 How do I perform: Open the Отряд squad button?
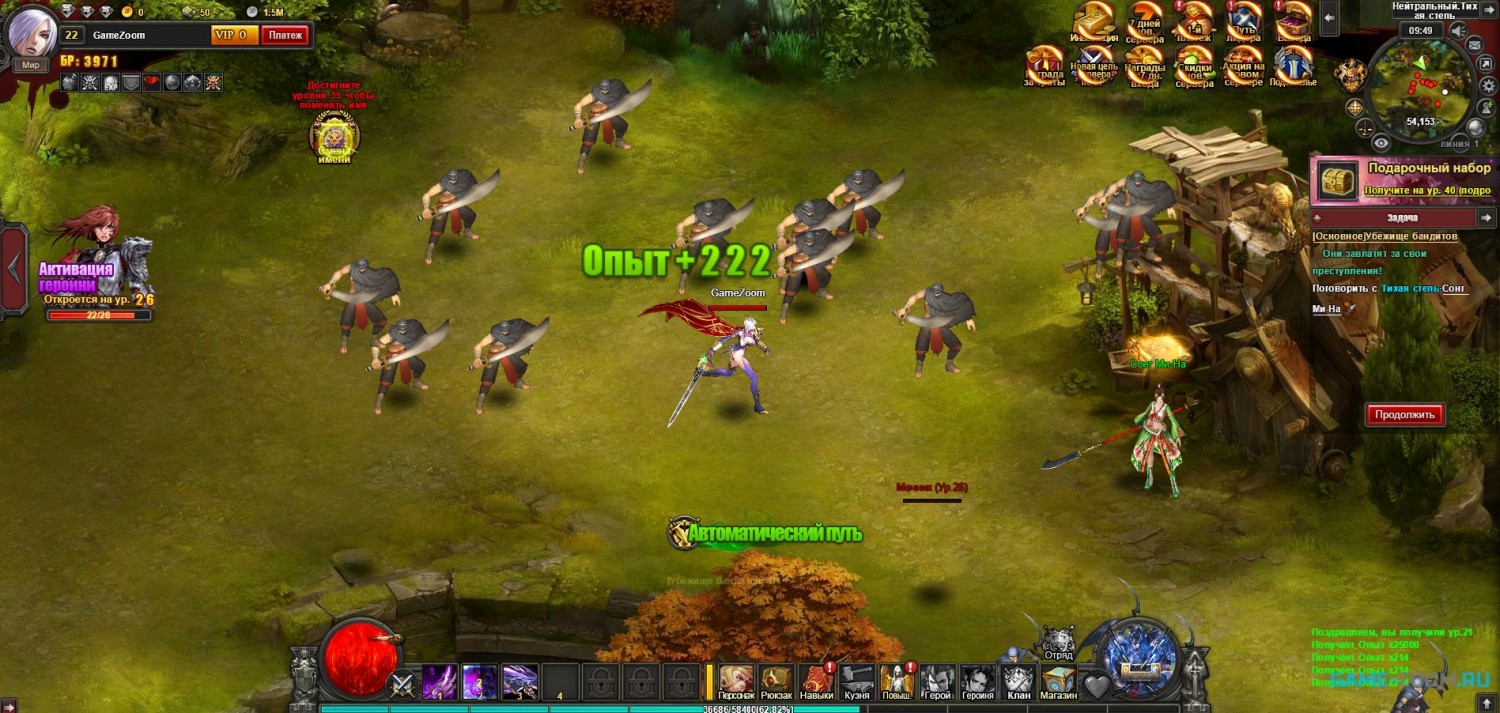[x=1058, y=645]
